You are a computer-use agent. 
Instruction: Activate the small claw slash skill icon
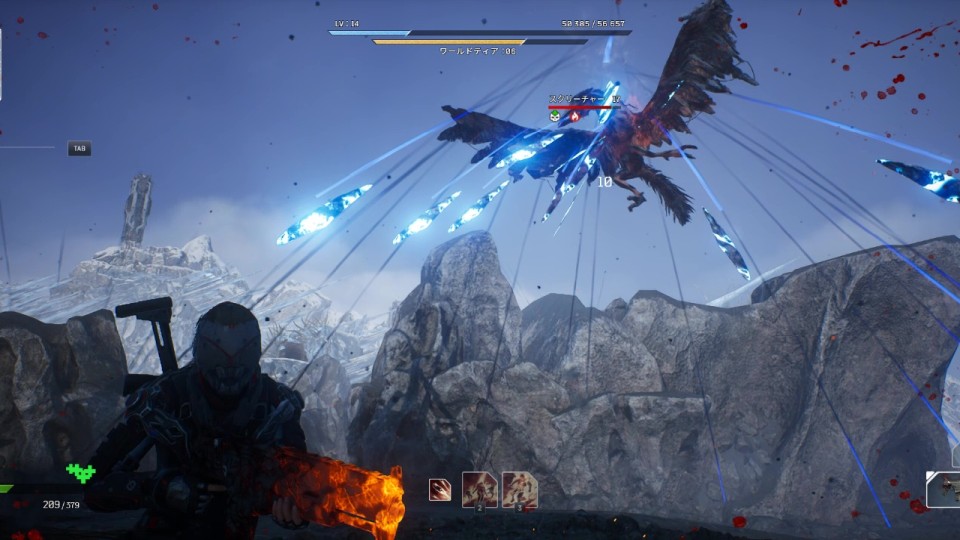pos(439,490)
